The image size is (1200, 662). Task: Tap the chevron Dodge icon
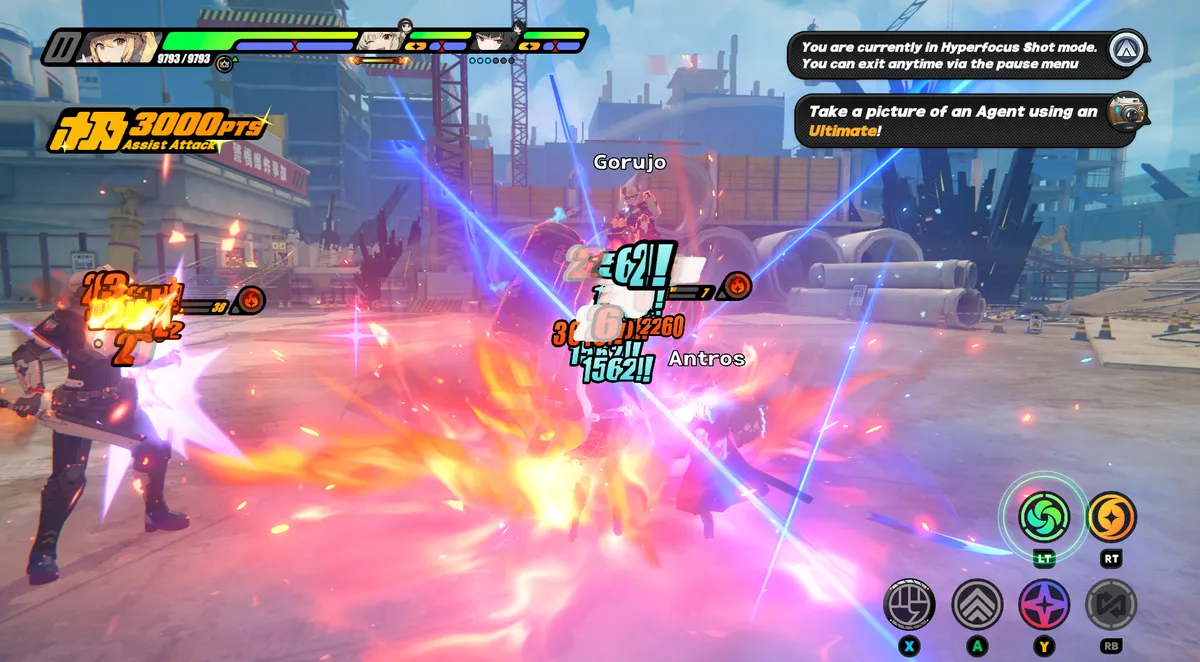977,604
